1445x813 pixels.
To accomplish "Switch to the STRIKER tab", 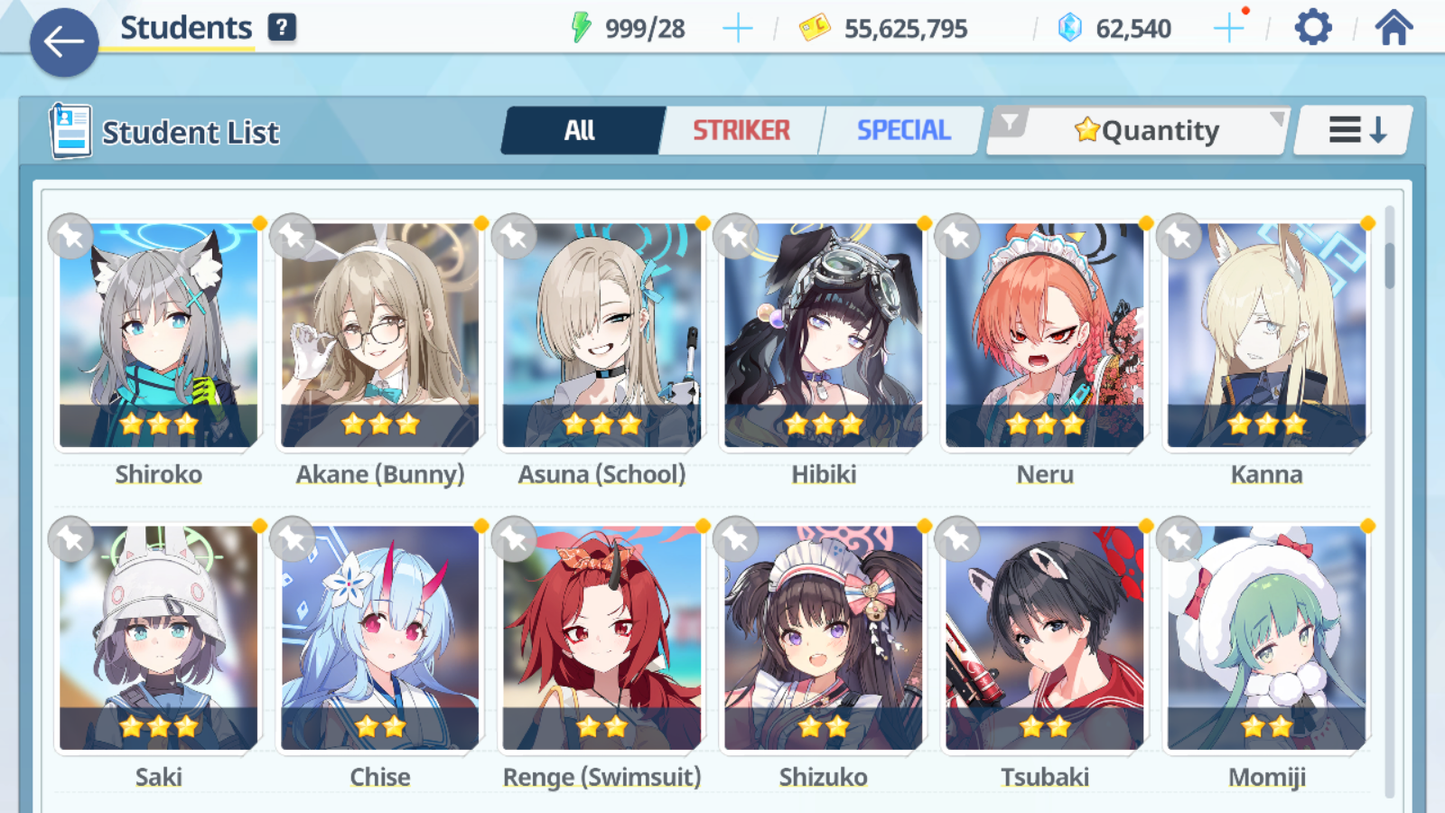I will click(741, 129).
